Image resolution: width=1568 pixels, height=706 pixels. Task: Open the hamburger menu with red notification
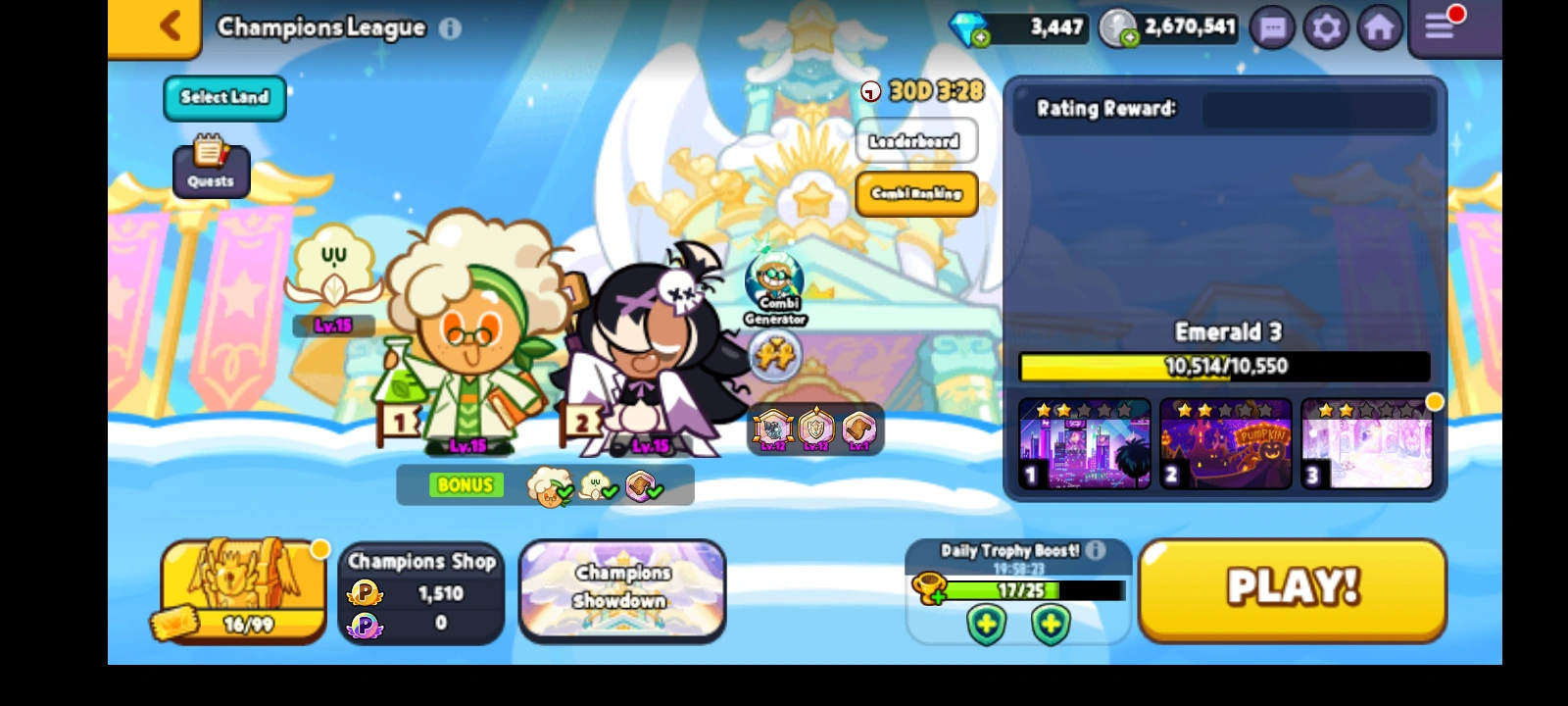[1440, 26]
